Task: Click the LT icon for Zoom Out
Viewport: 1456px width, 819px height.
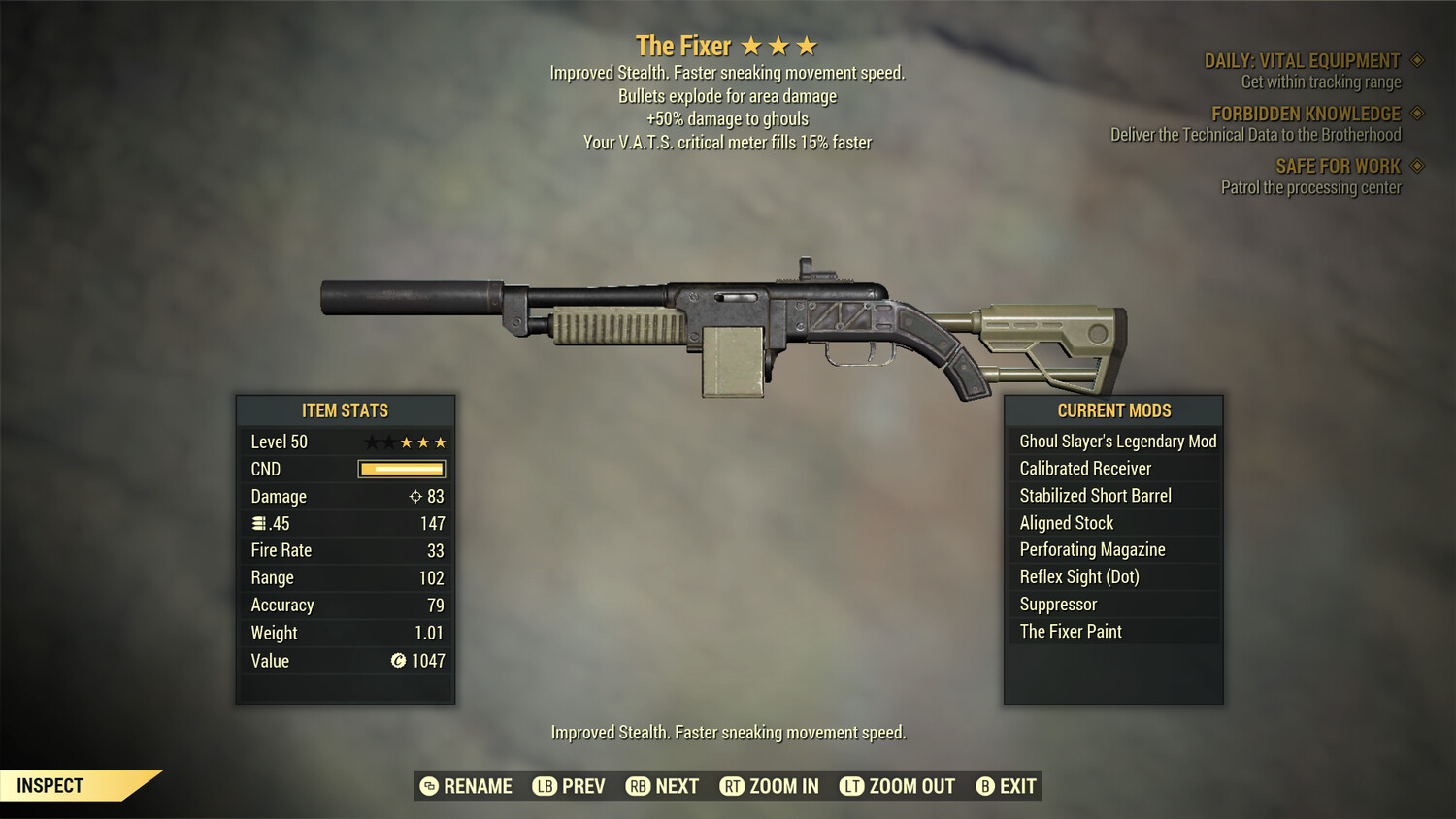Action: (852, 786)
